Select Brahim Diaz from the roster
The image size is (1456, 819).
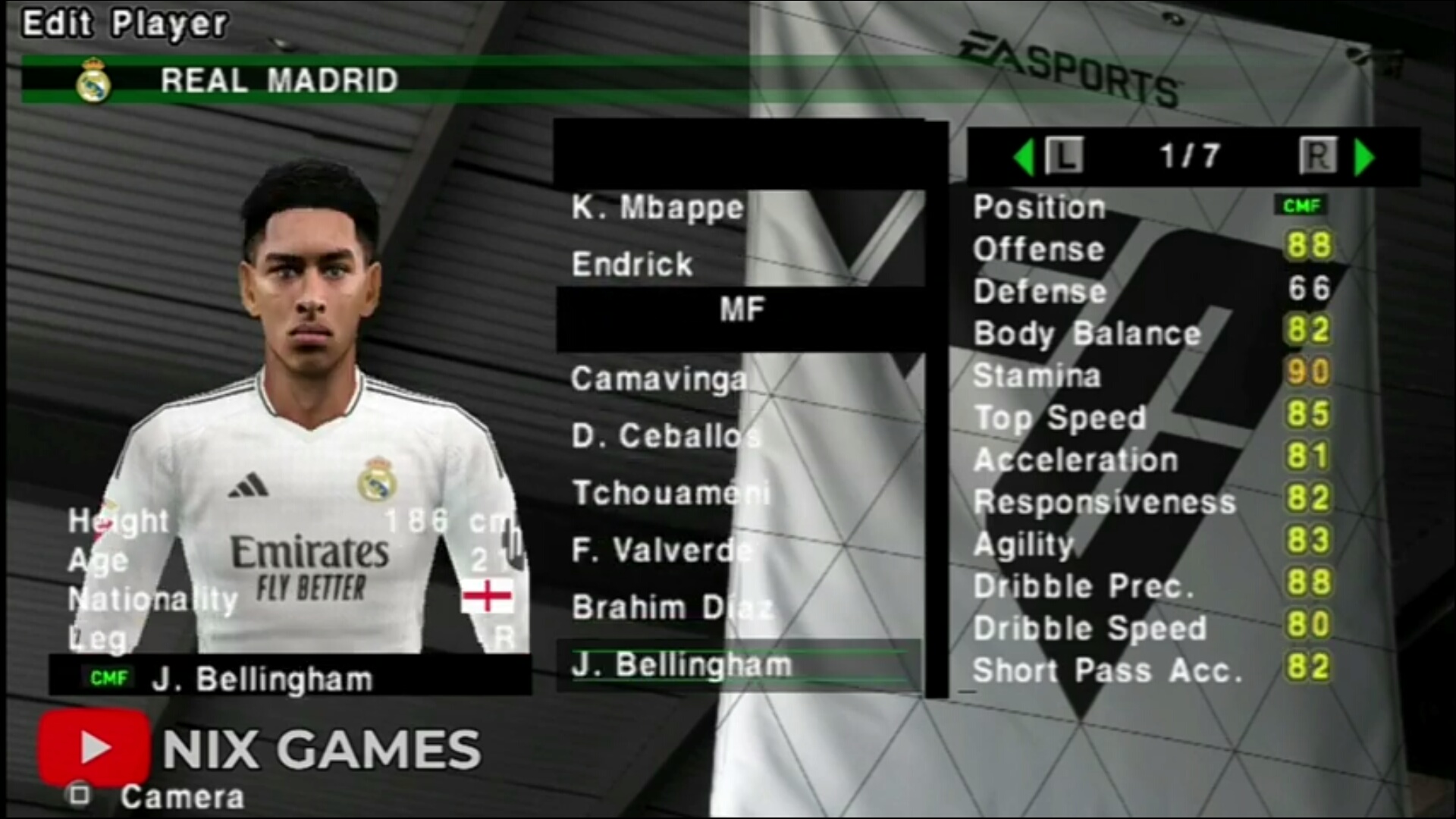coord(672,607)
